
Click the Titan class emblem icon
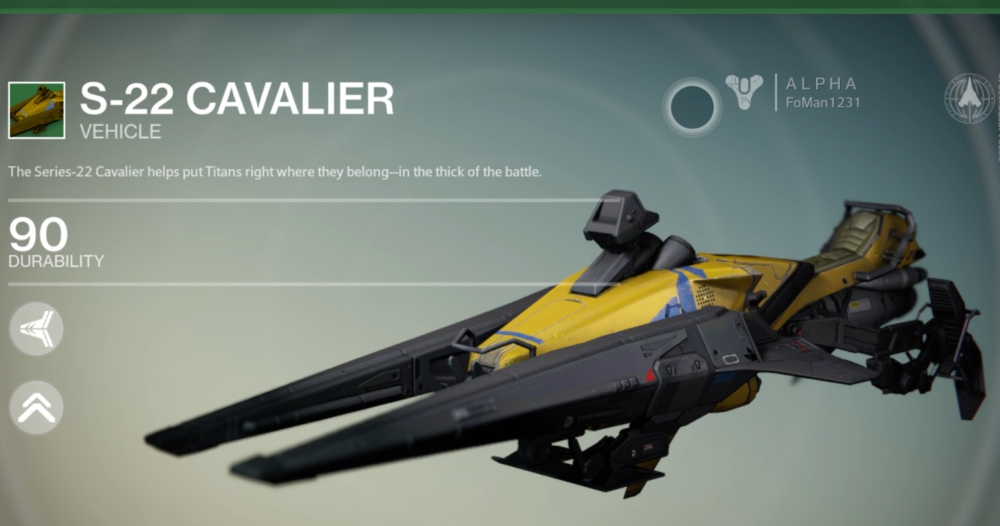[744, 93]
